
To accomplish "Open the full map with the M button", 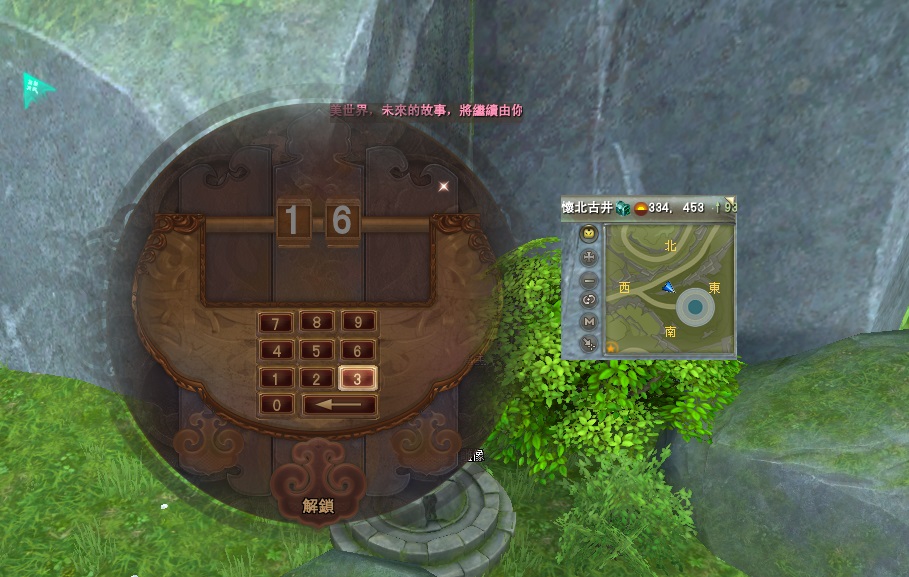I will [x=589, y=322].
